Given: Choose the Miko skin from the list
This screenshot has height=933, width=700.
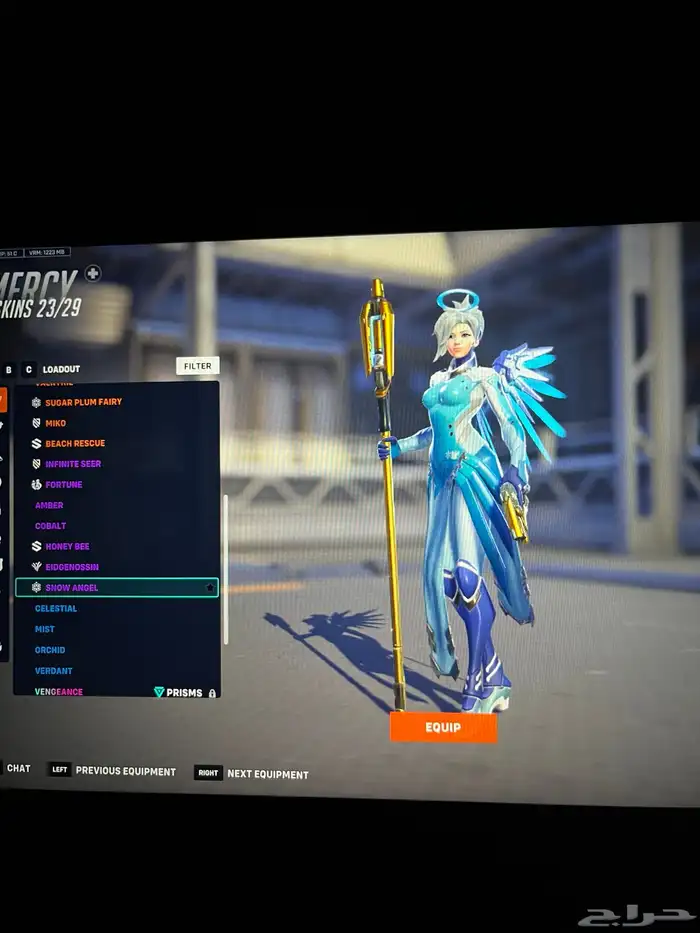Looking at the screenshot, I should click(x=56, y=423).
